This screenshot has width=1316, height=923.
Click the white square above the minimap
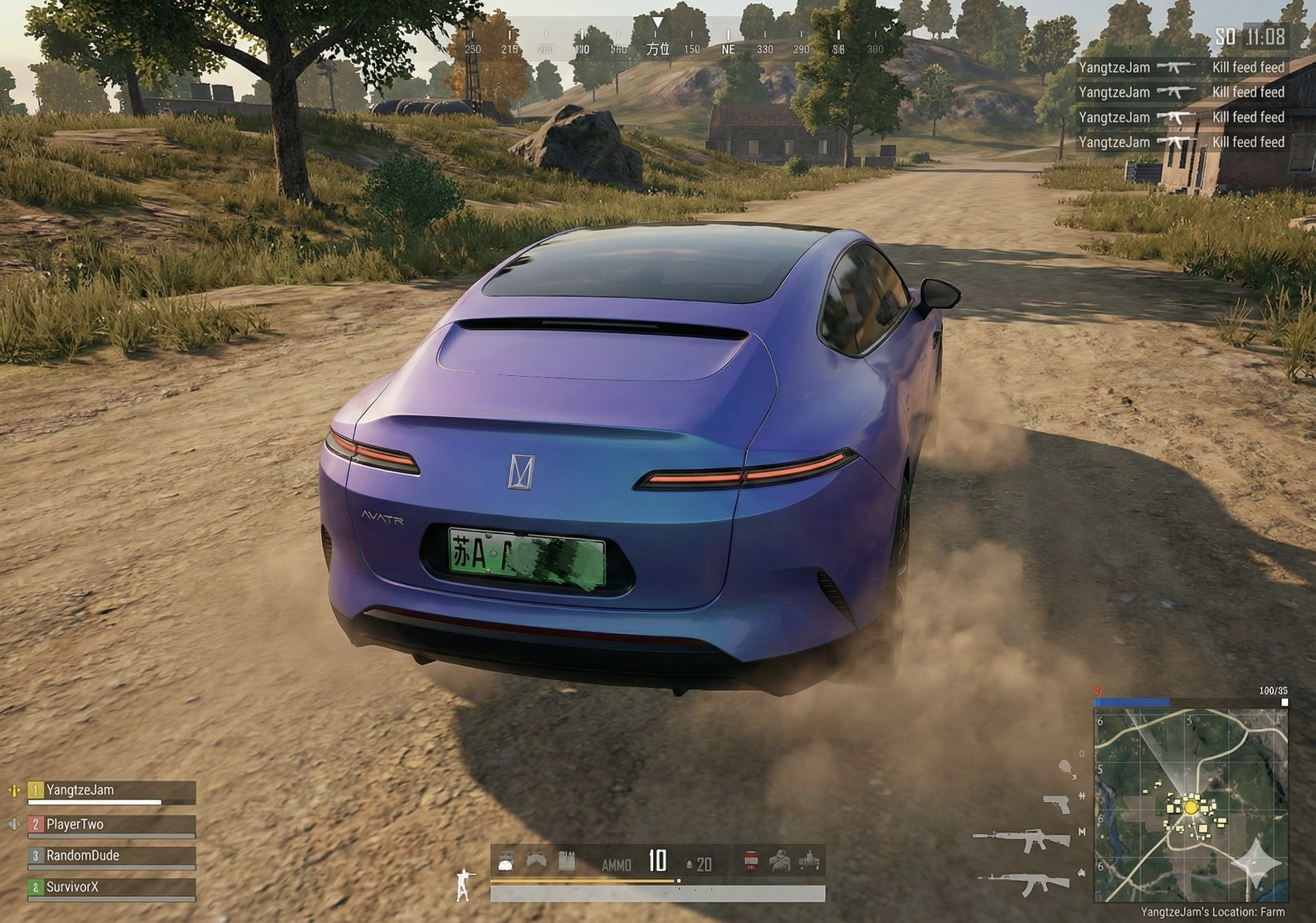pyautogui.click(x=1284, y=702)
